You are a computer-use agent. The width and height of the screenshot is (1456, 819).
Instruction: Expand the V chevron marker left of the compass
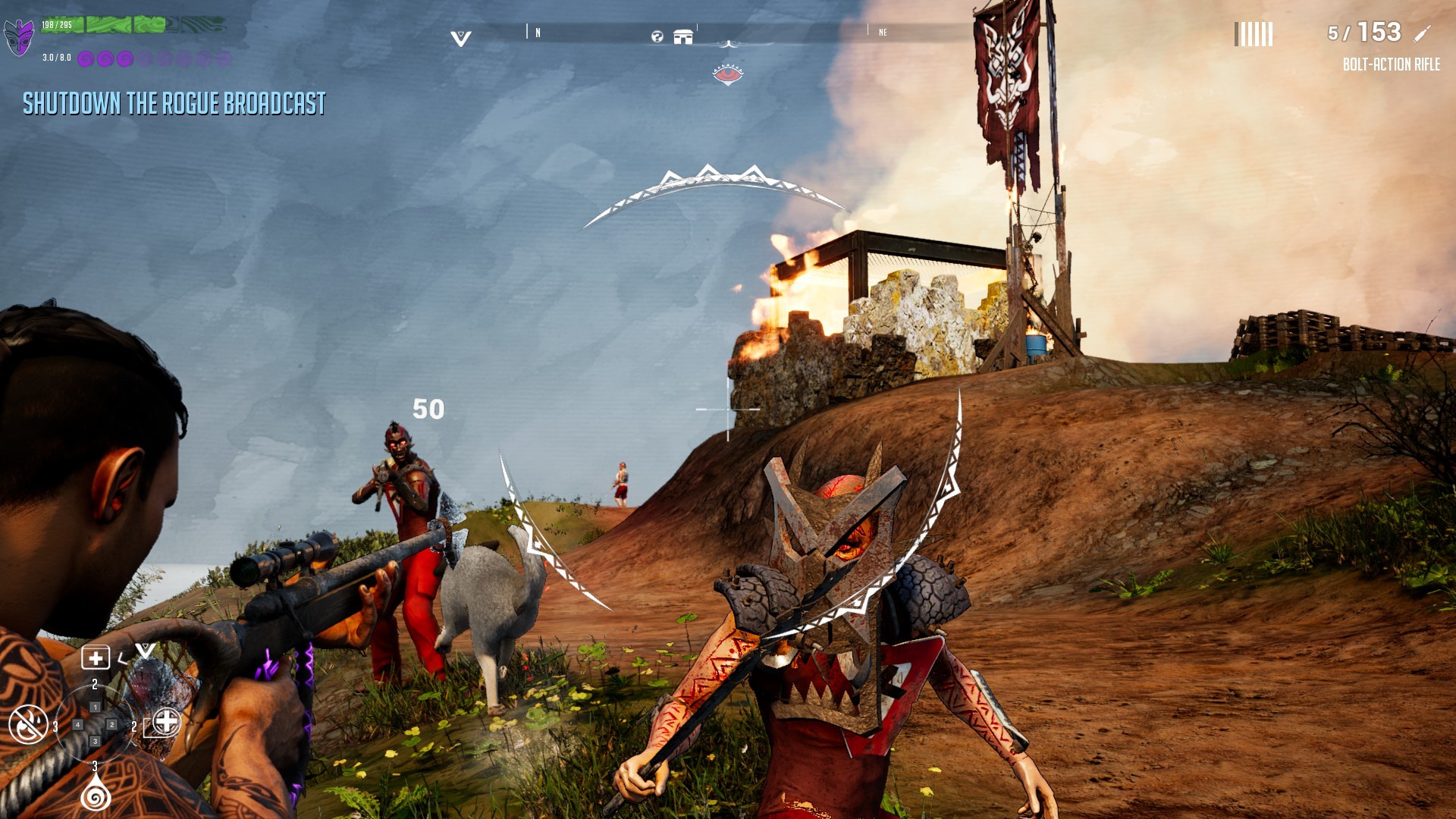coord(460,36)
